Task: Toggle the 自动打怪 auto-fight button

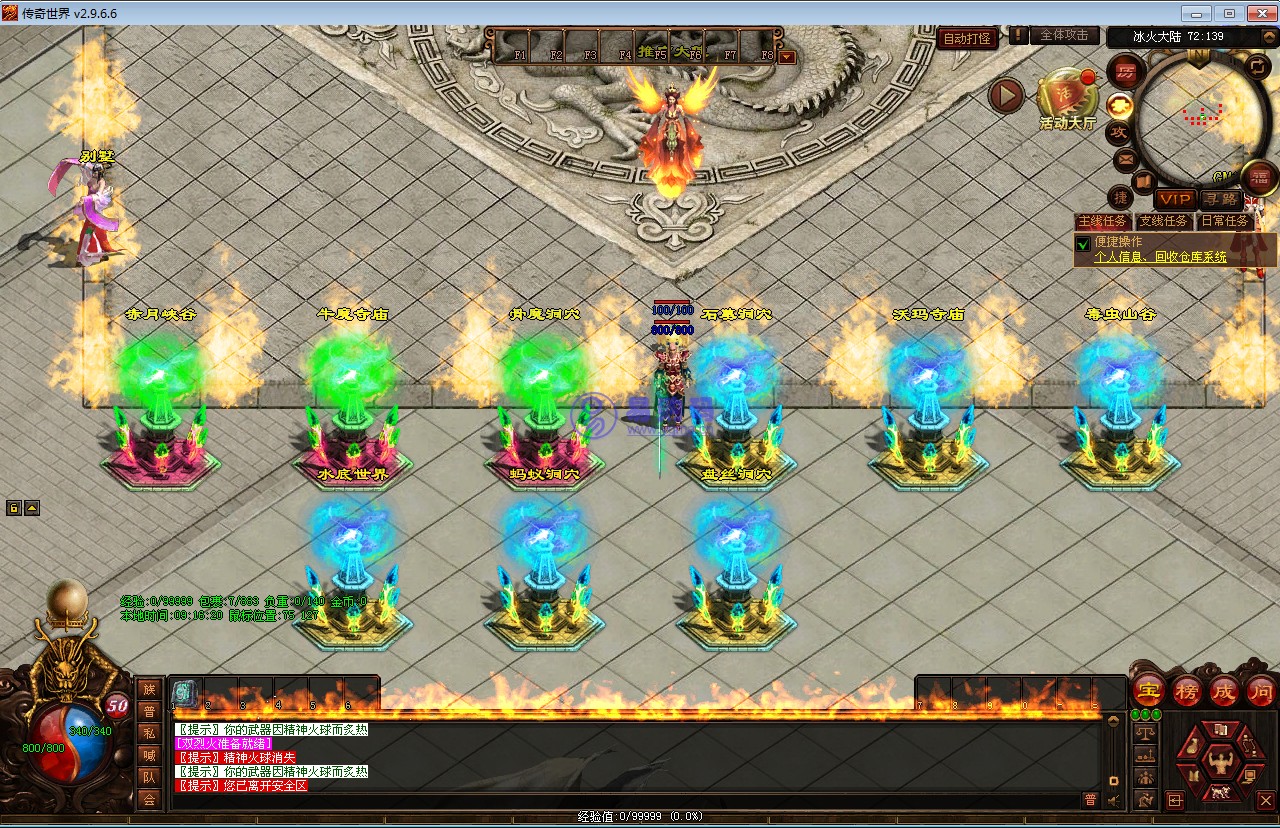Action: [x=967, y=39]
